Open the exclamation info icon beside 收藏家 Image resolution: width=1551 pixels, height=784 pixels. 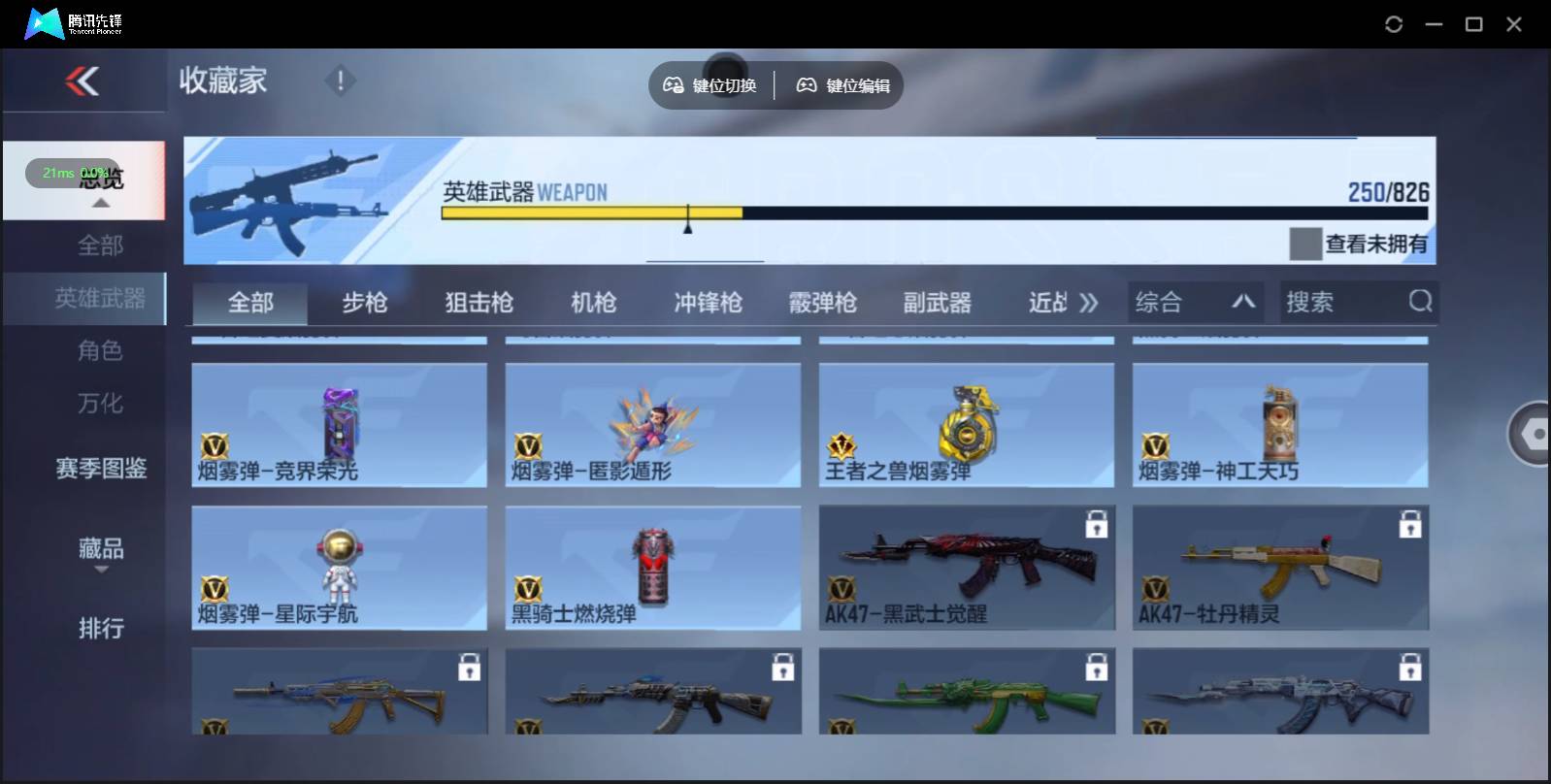click(x=340, y=82)
